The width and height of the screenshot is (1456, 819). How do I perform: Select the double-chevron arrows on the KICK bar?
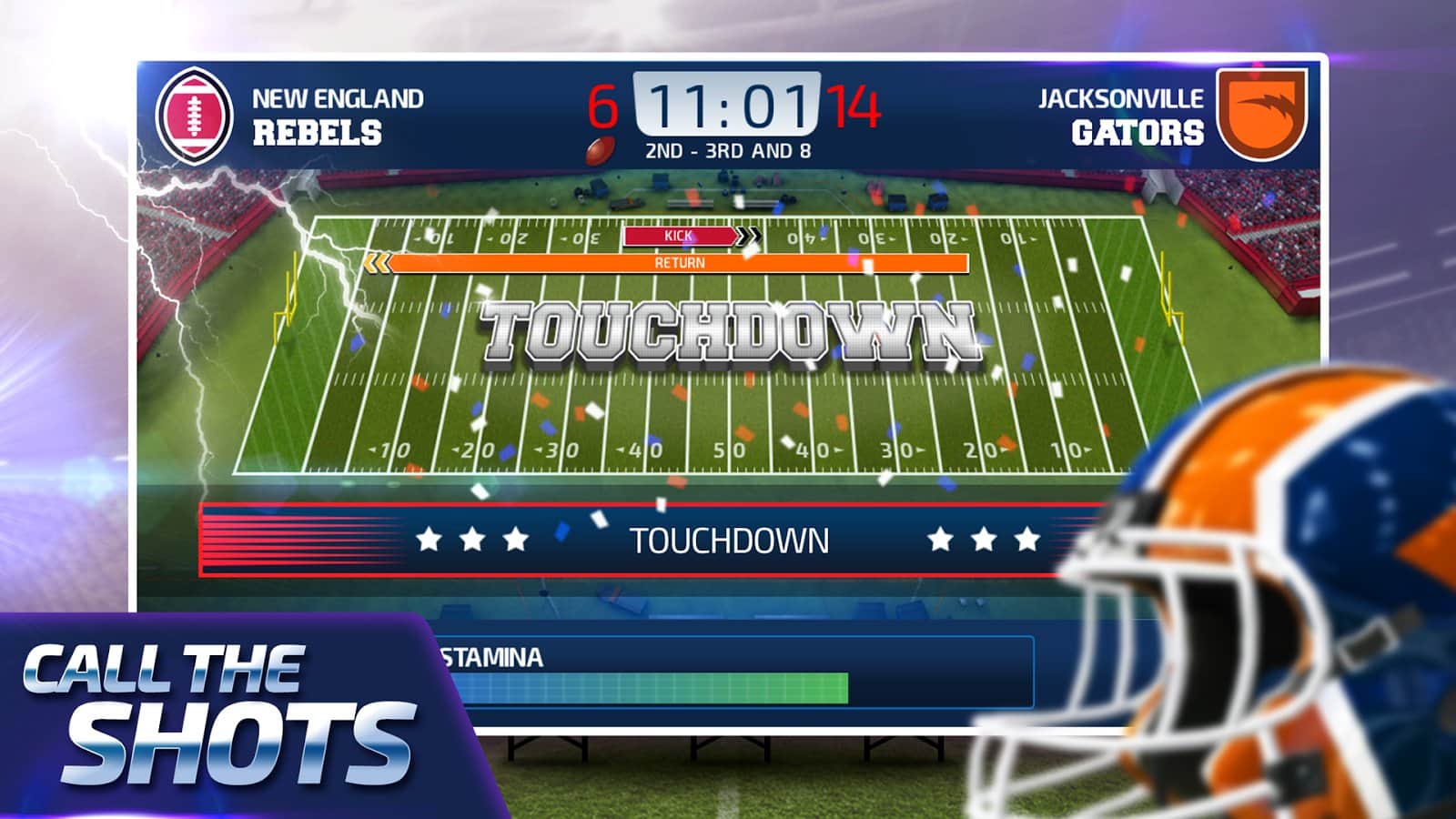pyautogui.click(x=749, y=235)
